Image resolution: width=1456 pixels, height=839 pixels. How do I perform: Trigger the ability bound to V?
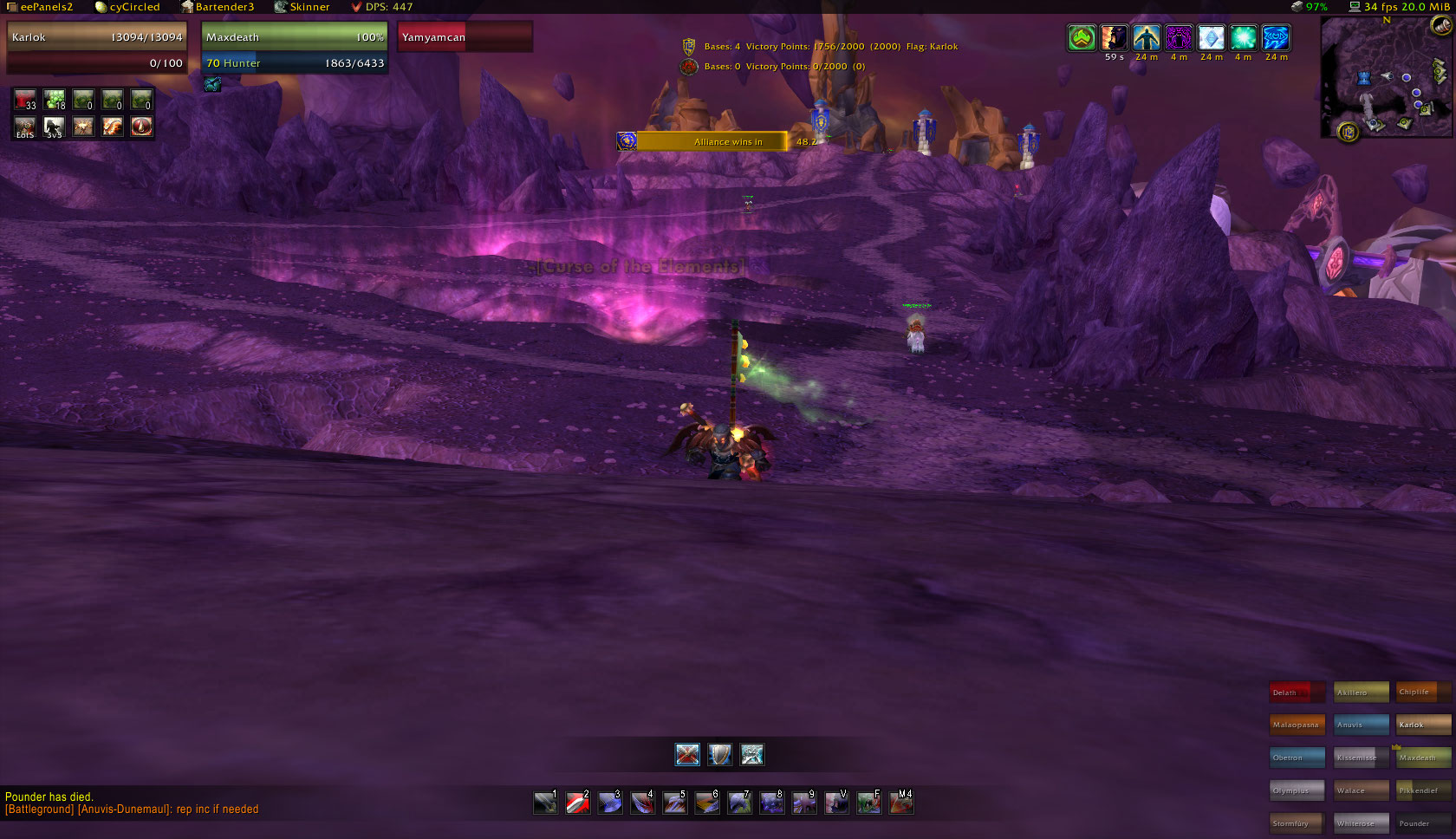(x=836, y=803)
